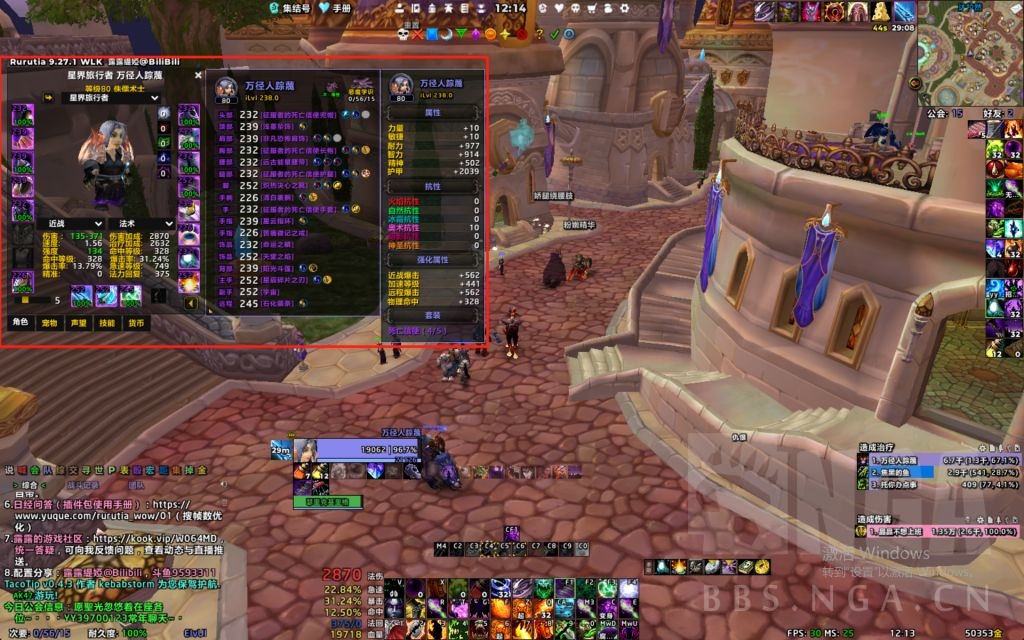This screenshot has height=640, width=1024.
Task: Show the 货币 (Currency) tab
Action: 137,323
